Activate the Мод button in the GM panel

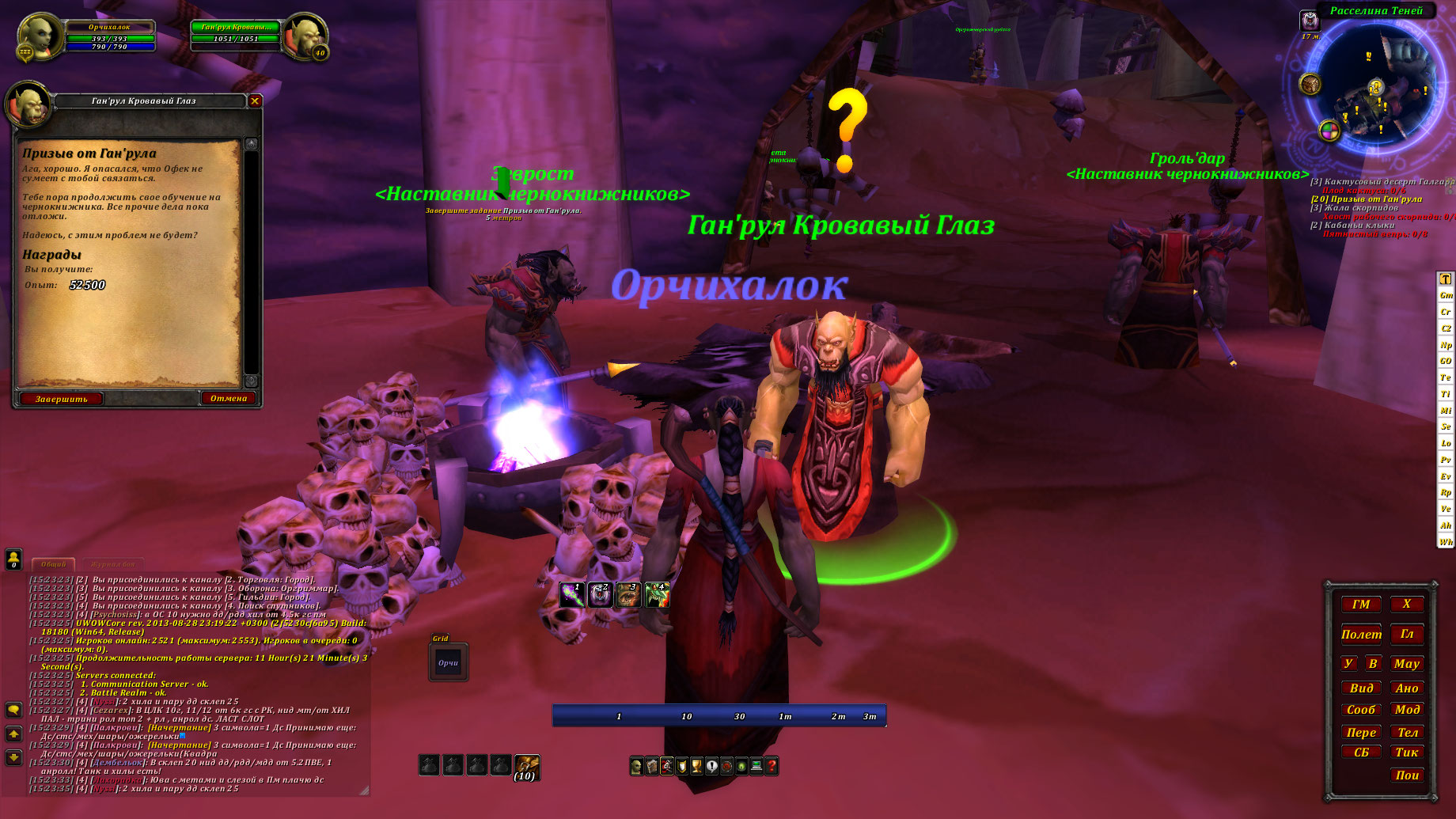point(1407,710)
